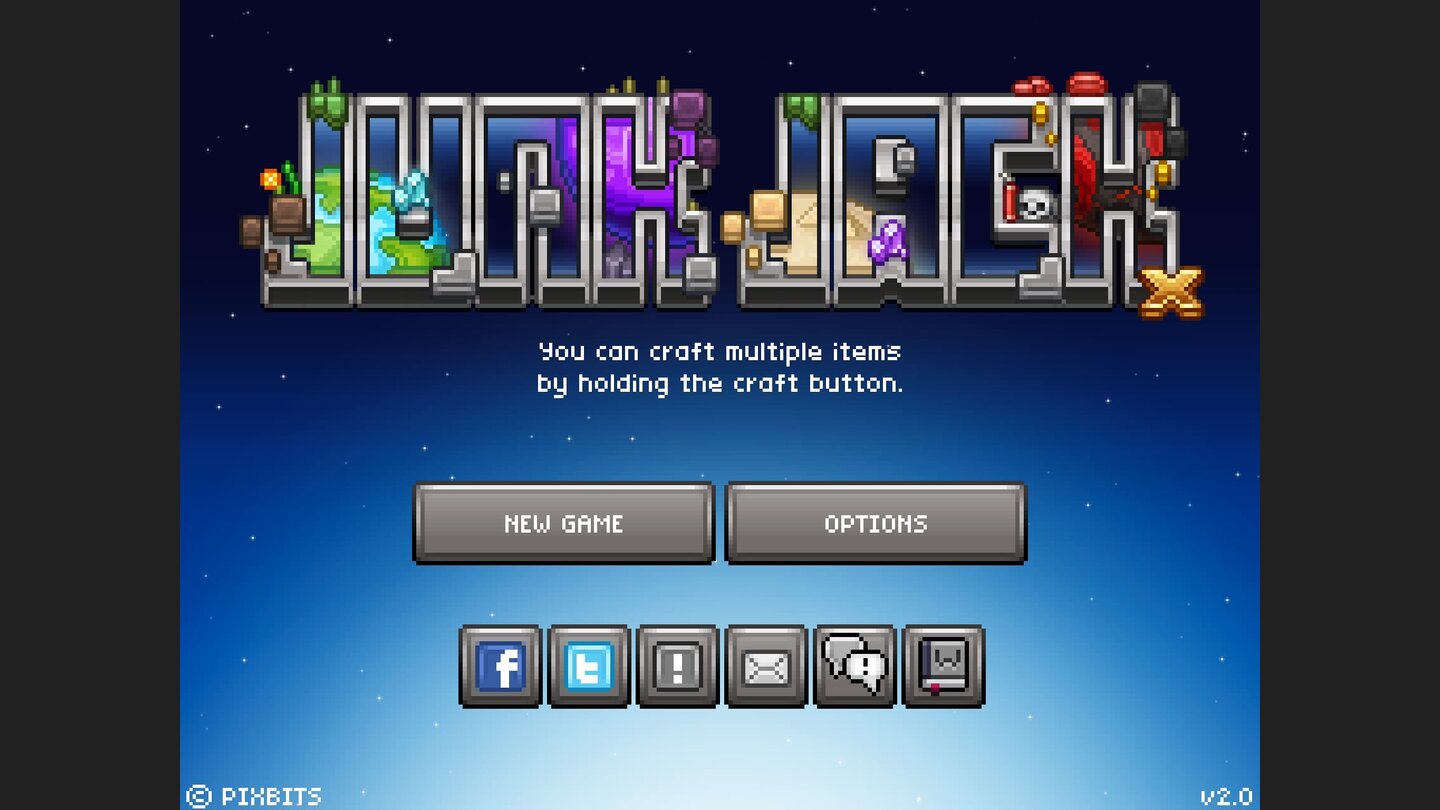
Task: Start a New Game
Action: pyautogui.click(x=563, y=523)
